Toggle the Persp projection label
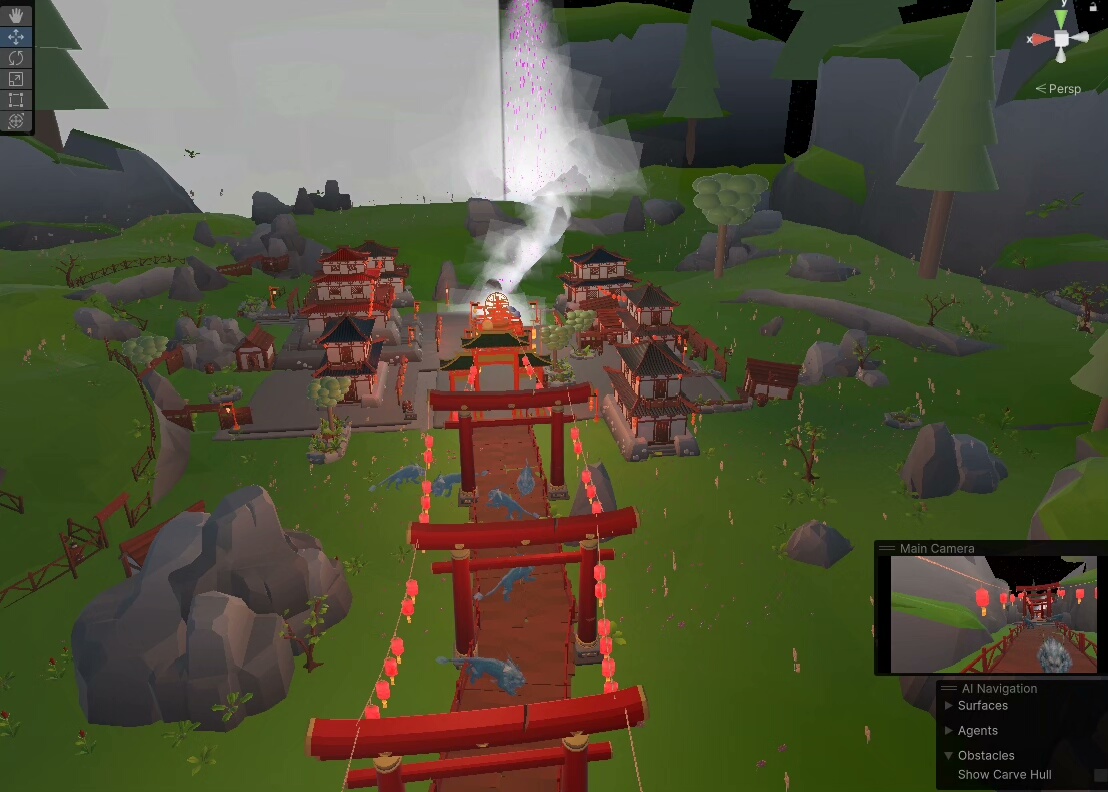Viewport: 1108px width, 792px height. pyautogui.click(x=1063, y=89)
